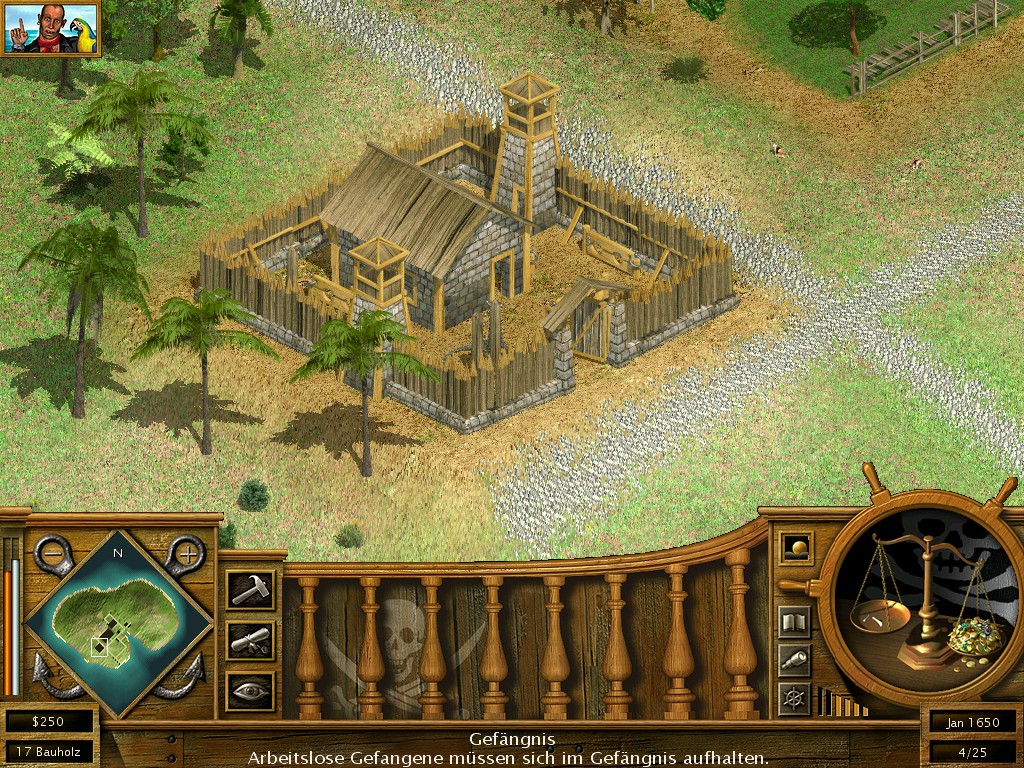Adjust the game speed bars indicator
Viewport: 1024px width, 768px height.
click(842, 702)
